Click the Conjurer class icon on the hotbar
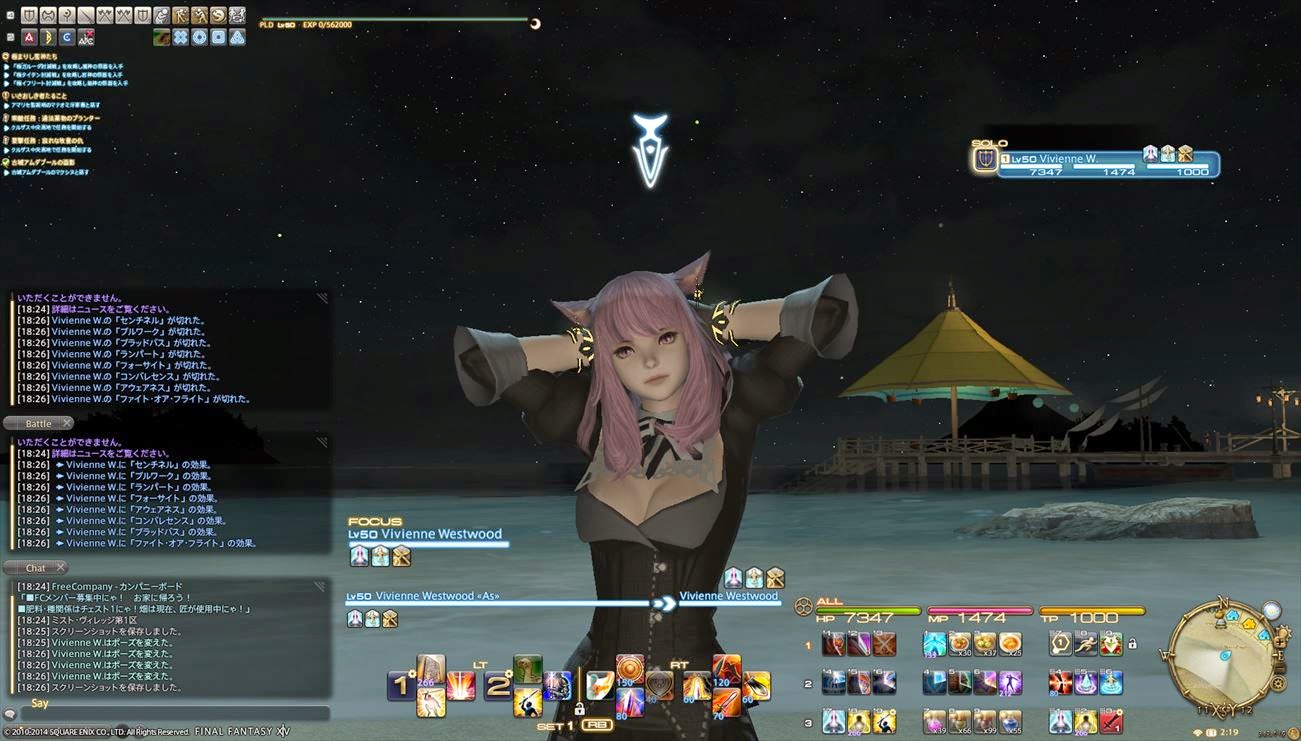Image resolution: width=1301 pixels, height=741 pixels. tap(67, 15)
